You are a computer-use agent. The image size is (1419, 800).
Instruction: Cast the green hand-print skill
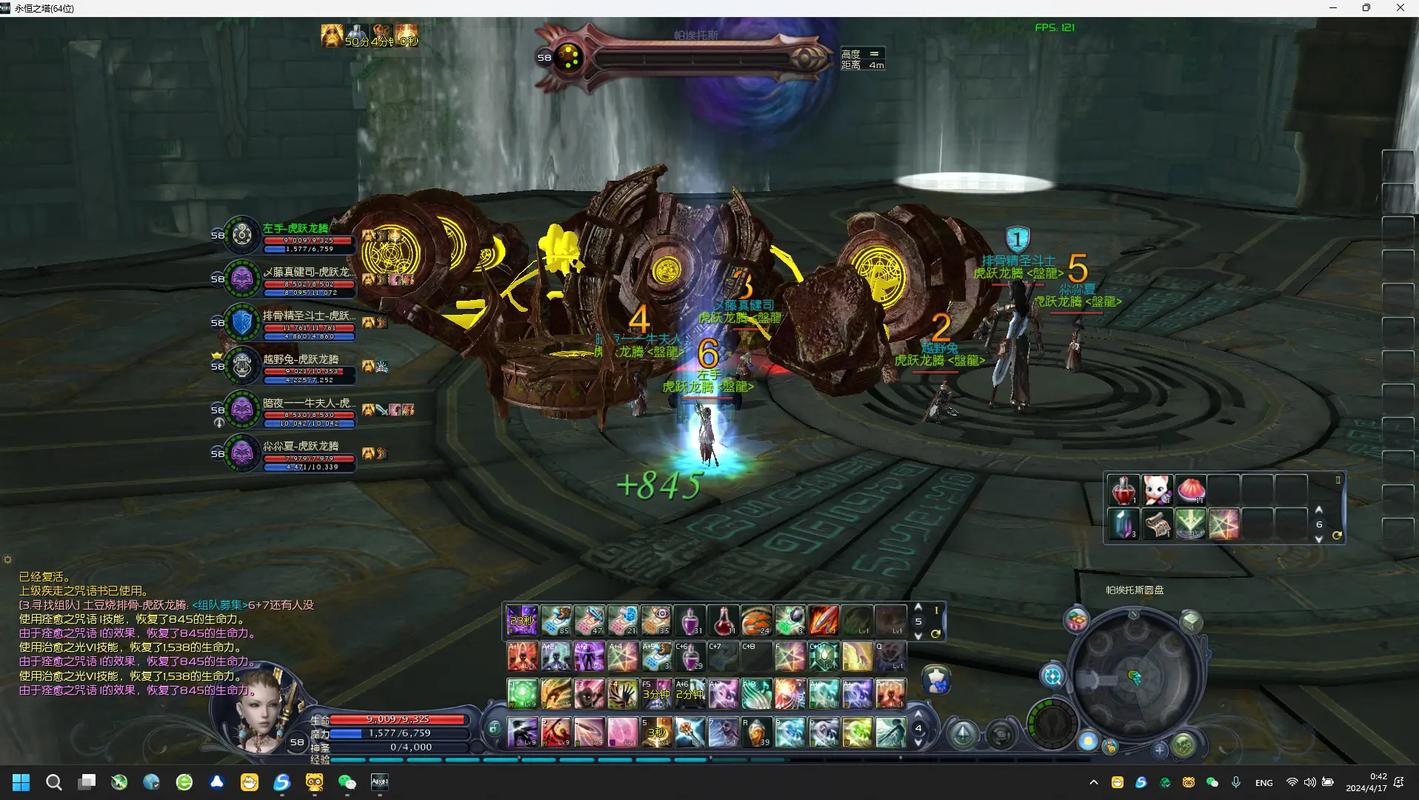pos(623,693)
